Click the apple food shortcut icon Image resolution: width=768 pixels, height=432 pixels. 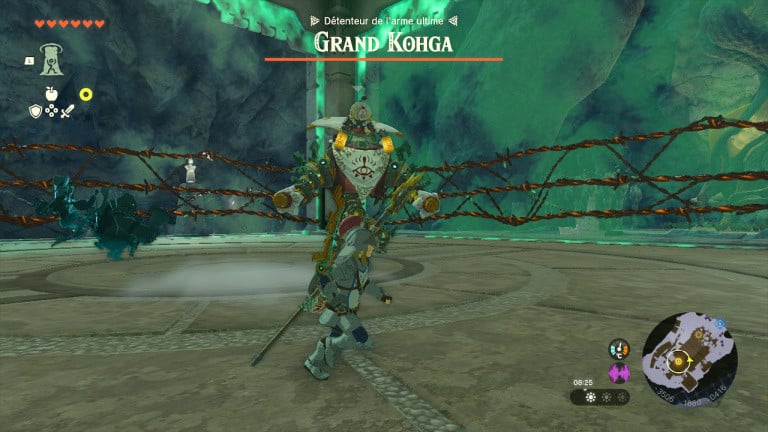coord(51,93)
